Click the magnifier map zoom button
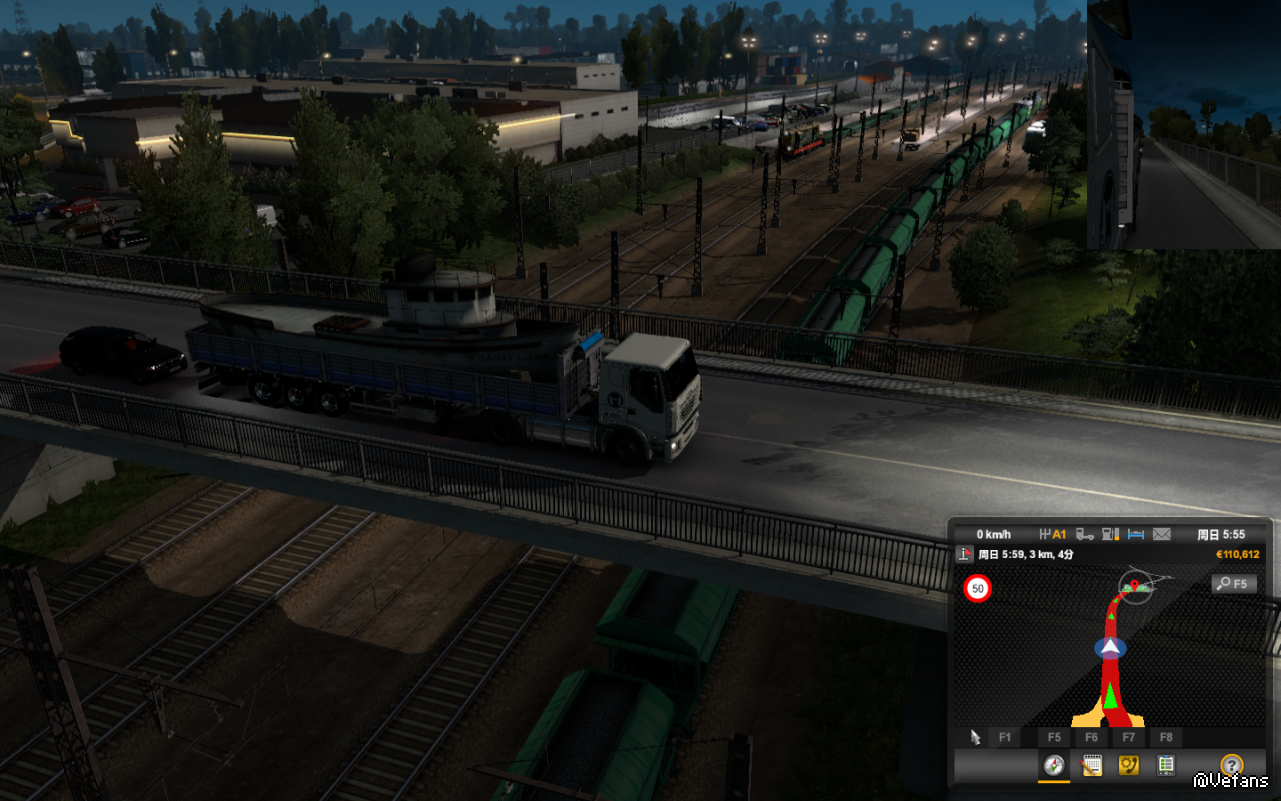Viewport: 1281px width, 801px height. [x=1232, y=584]
